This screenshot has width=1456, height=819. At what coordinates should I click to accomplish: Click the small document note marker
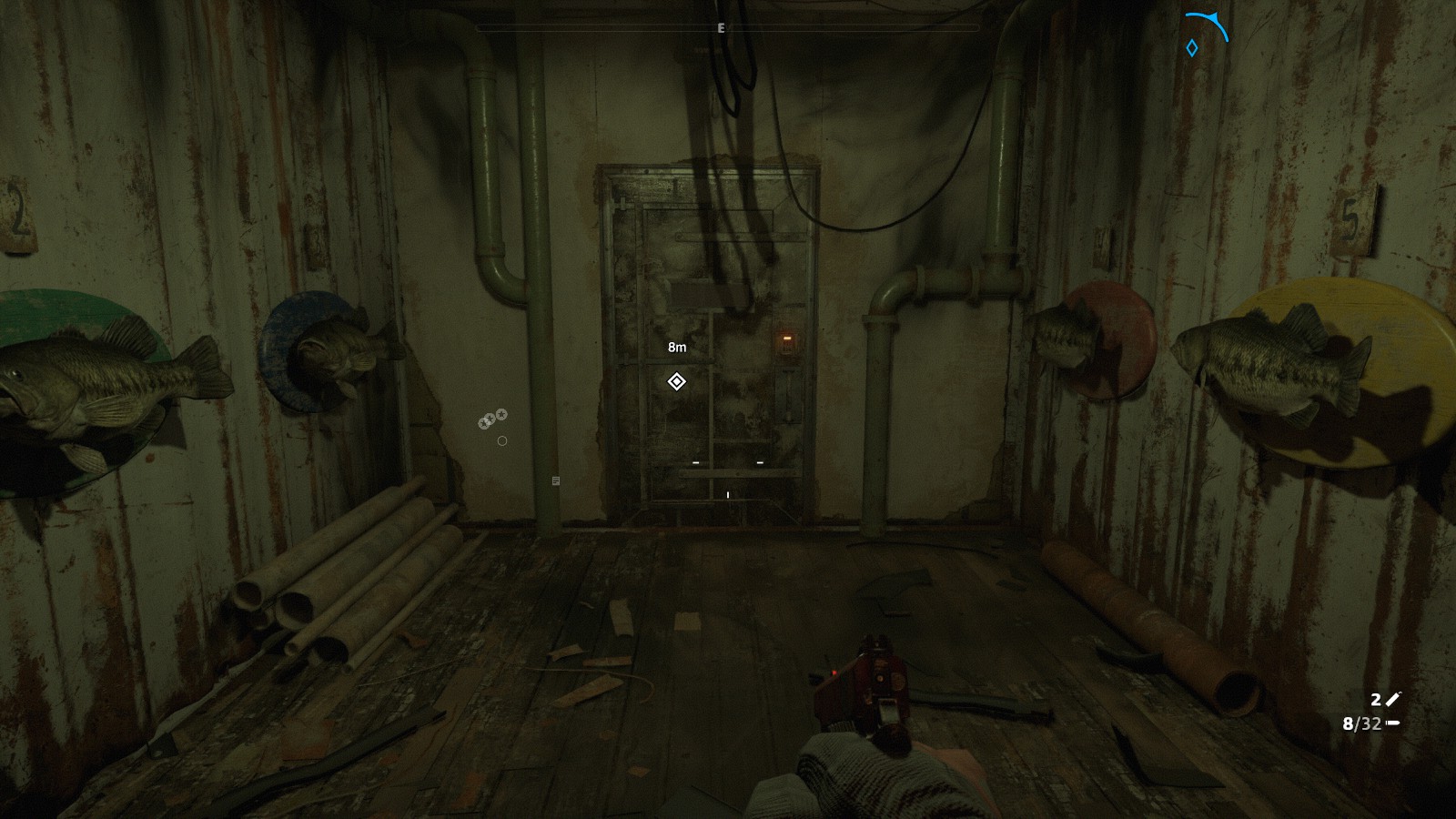tap(556, 480)
